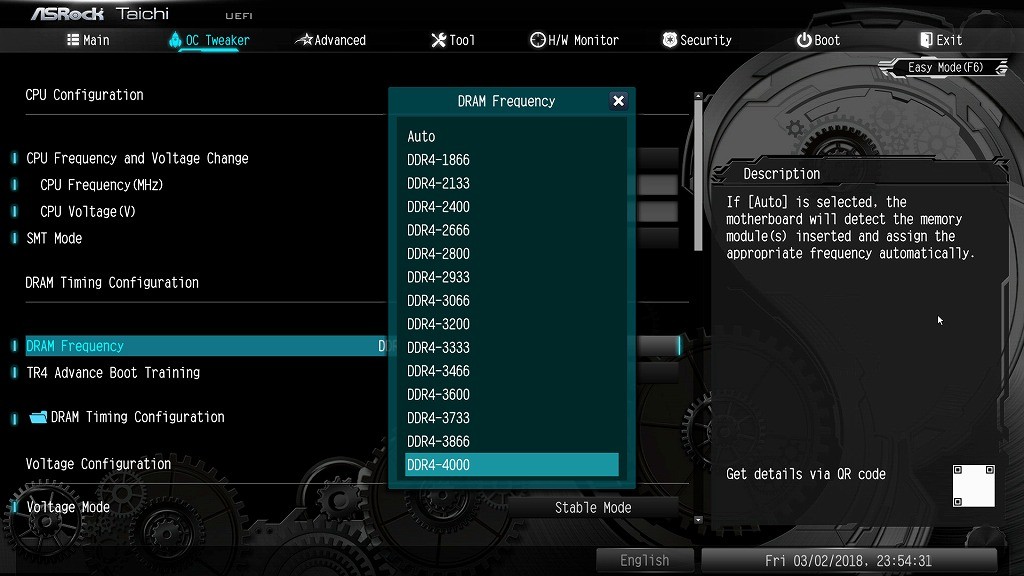Open Voltage Mode Stable Mode dropdown
Viewport: 1024px width, 576px height.
pos(593,508)
